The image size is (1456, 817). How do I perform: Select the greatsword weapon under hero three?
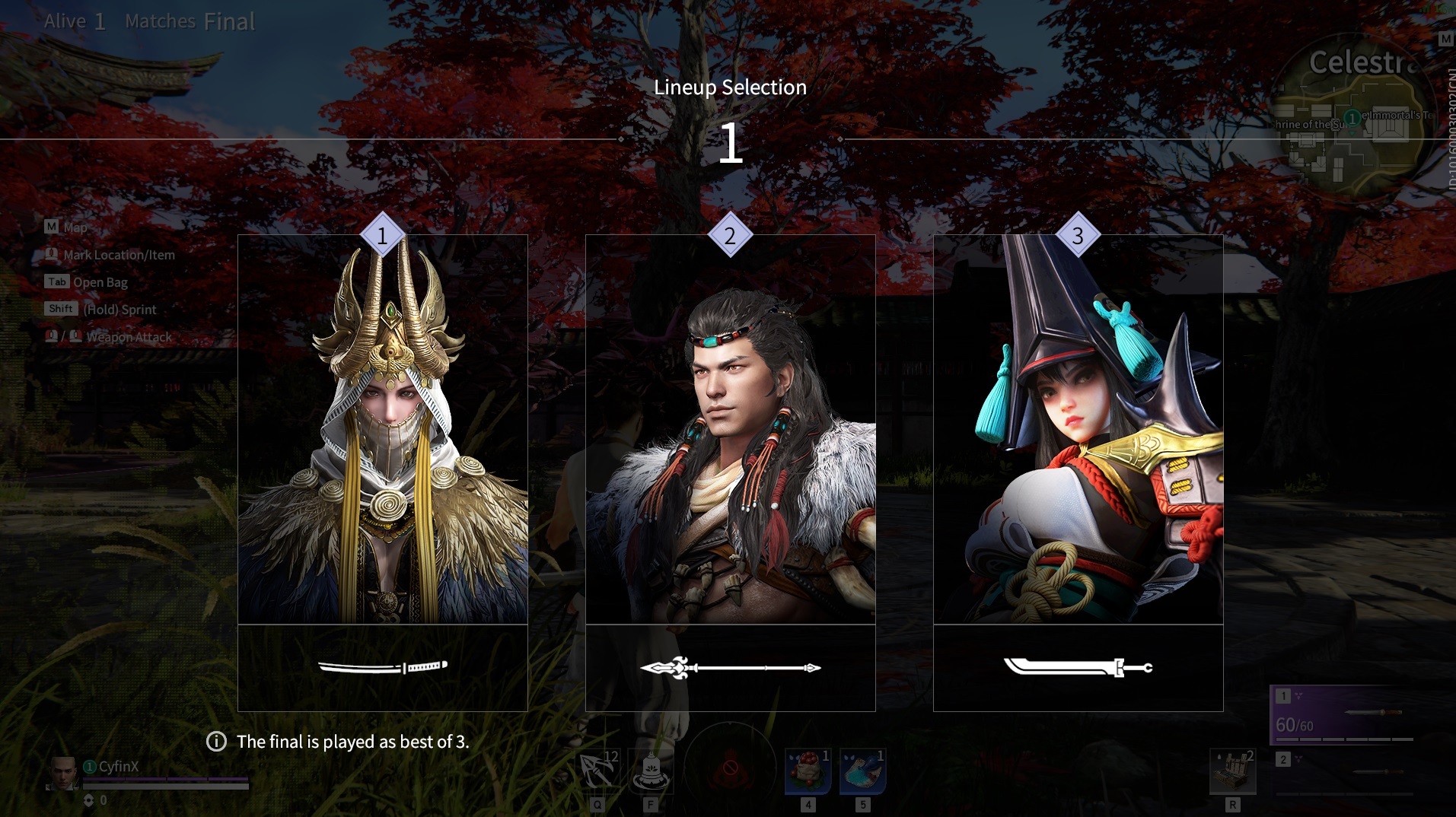1078,667
